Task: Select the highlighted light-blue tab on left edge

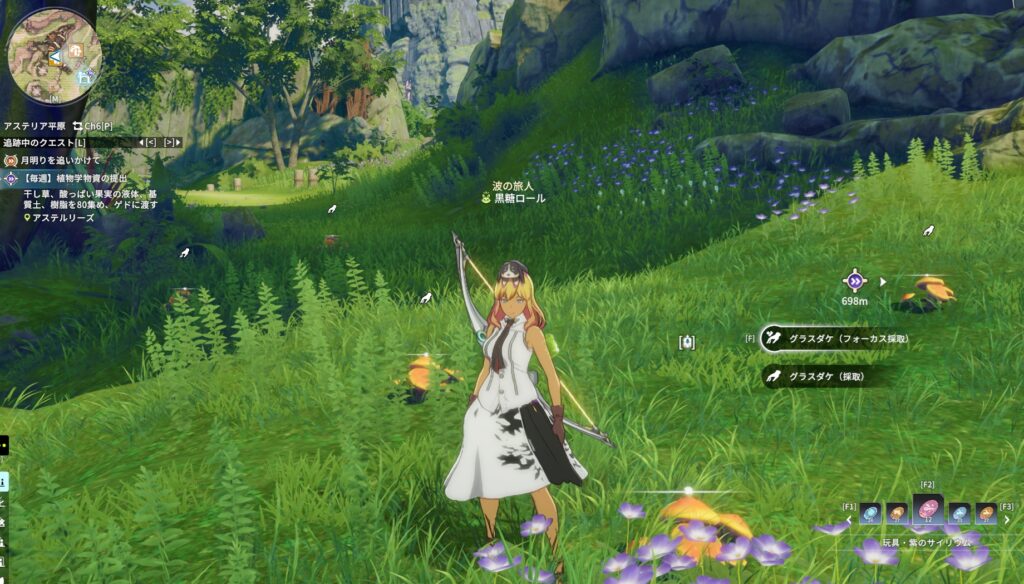Action: pos(4,482)
